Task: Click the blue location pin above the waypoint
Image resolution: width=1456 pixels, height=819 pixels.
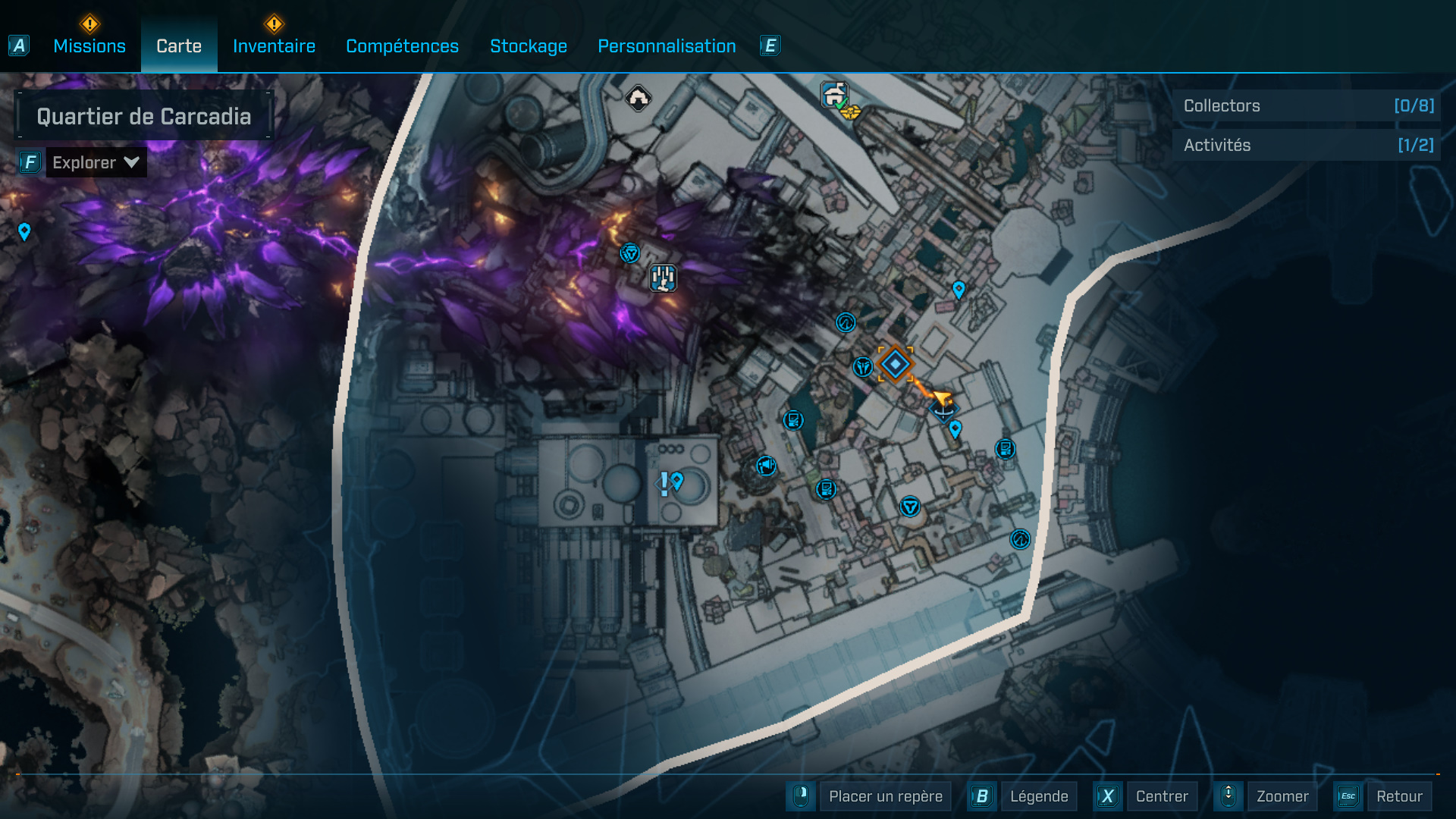Action: coord(958,289)
